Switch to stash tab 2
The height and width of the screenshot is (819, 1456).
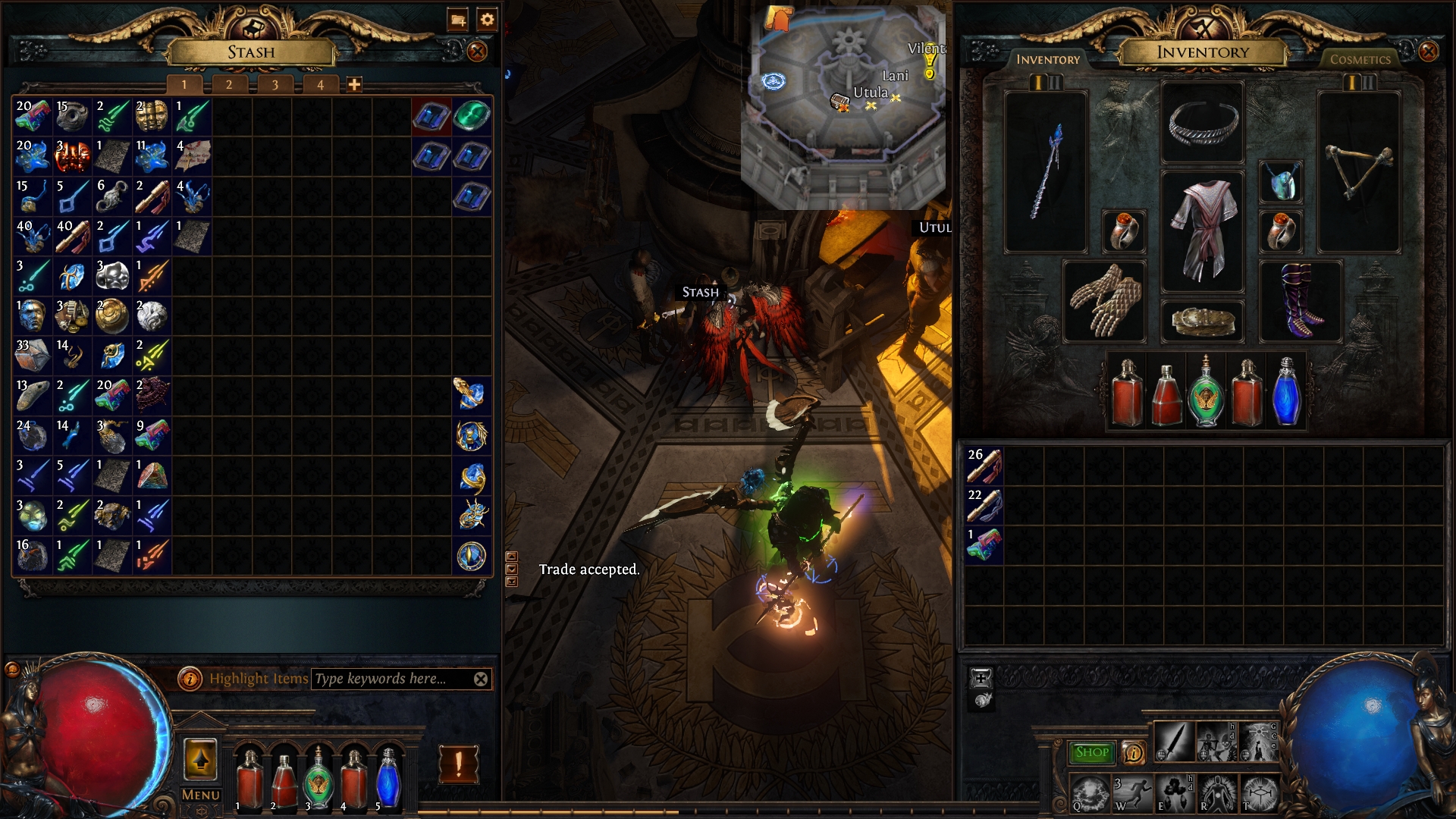229,85
